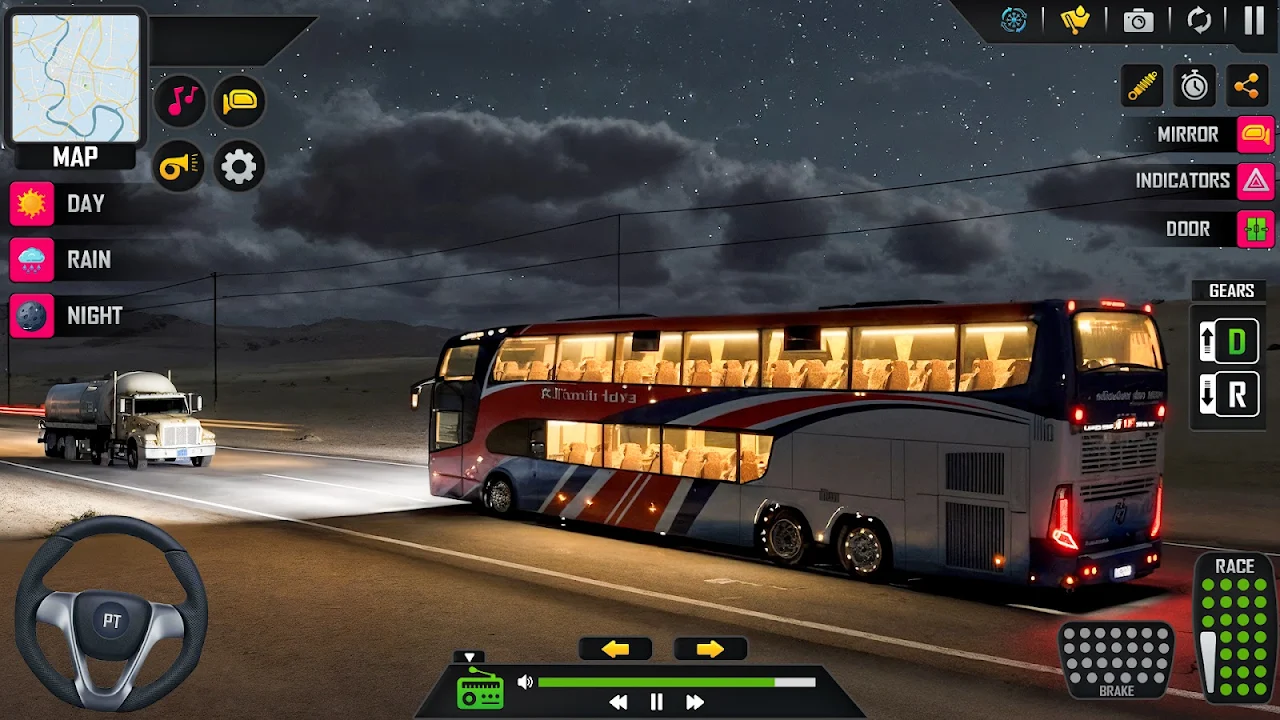Viewport: 1280px width, 720px height.
Task: Shift into Reverse gear R
Action: 1230,395
